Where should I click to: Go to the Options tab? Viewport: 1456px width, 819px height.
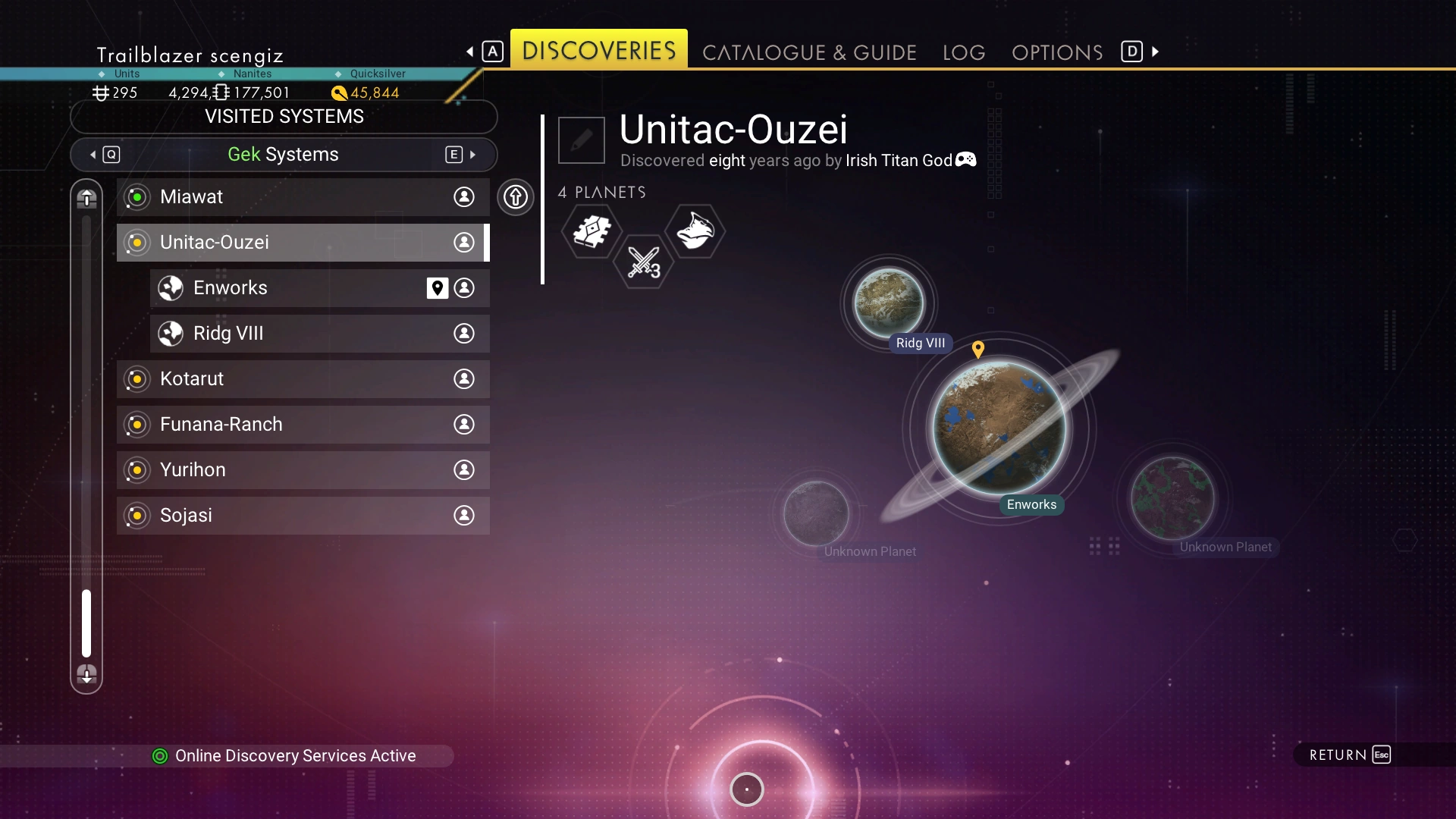click(x=1057, y=52)
